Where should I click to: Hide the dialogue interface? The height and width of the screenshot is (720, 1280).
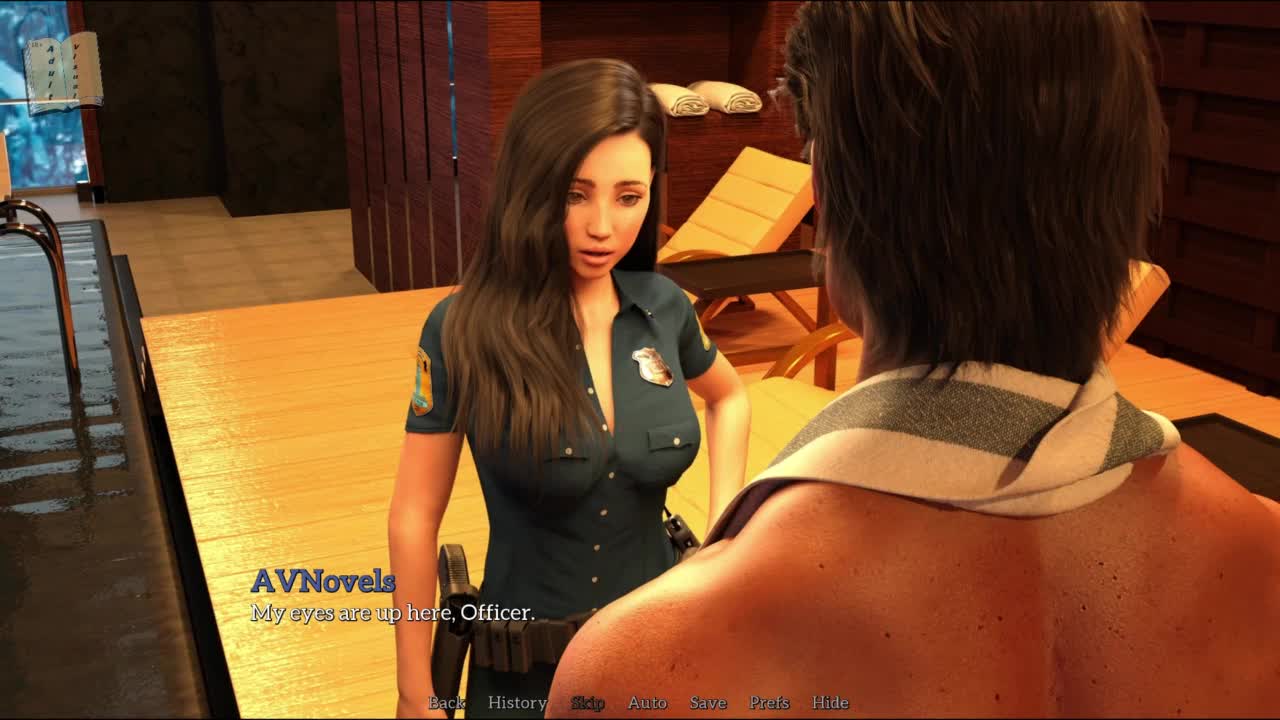(830, 703)
